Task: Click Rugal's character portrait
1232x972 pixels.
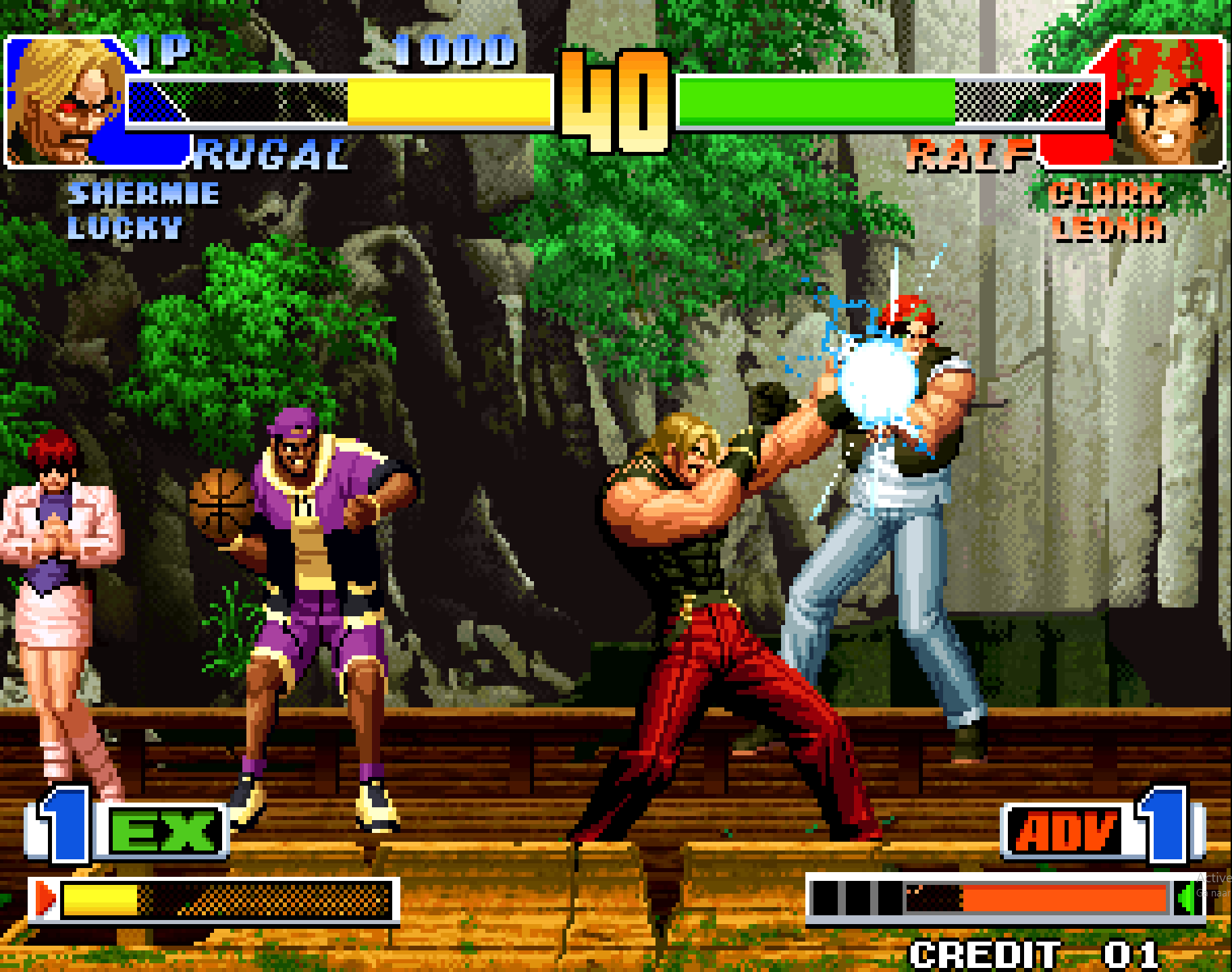Action: 66,100
